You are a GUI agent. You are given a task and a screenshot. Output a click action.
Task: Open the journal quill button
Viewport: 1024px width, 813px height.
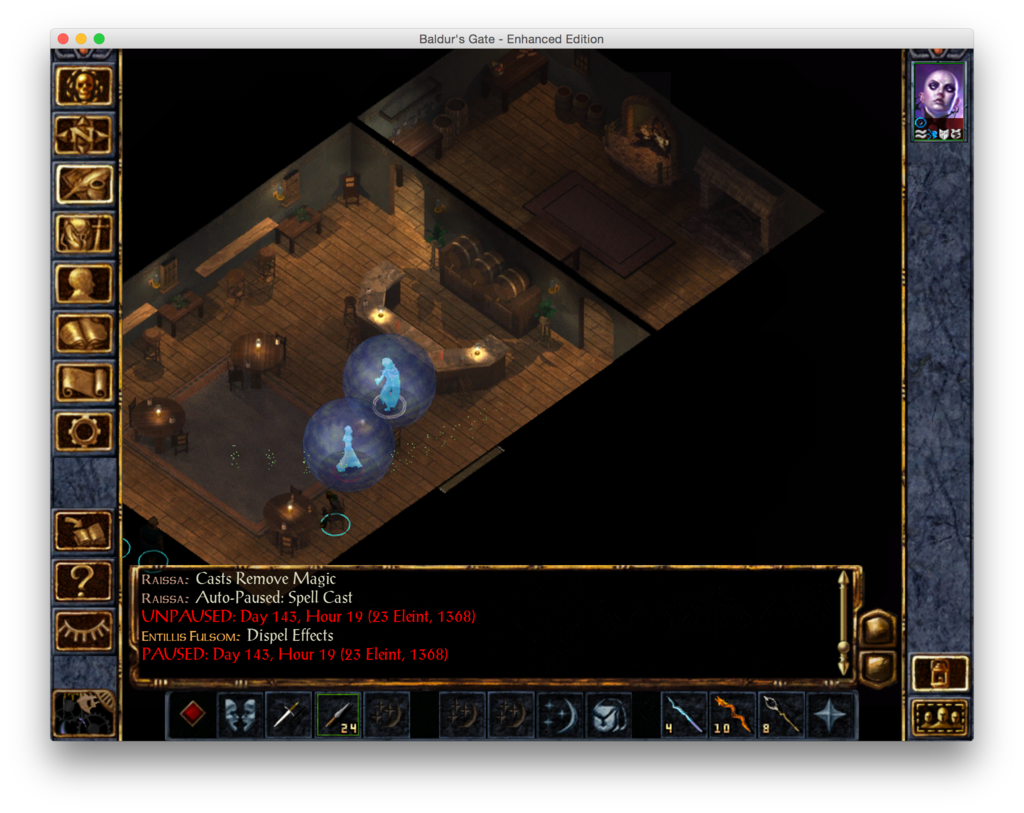click(x=84, y=184)
